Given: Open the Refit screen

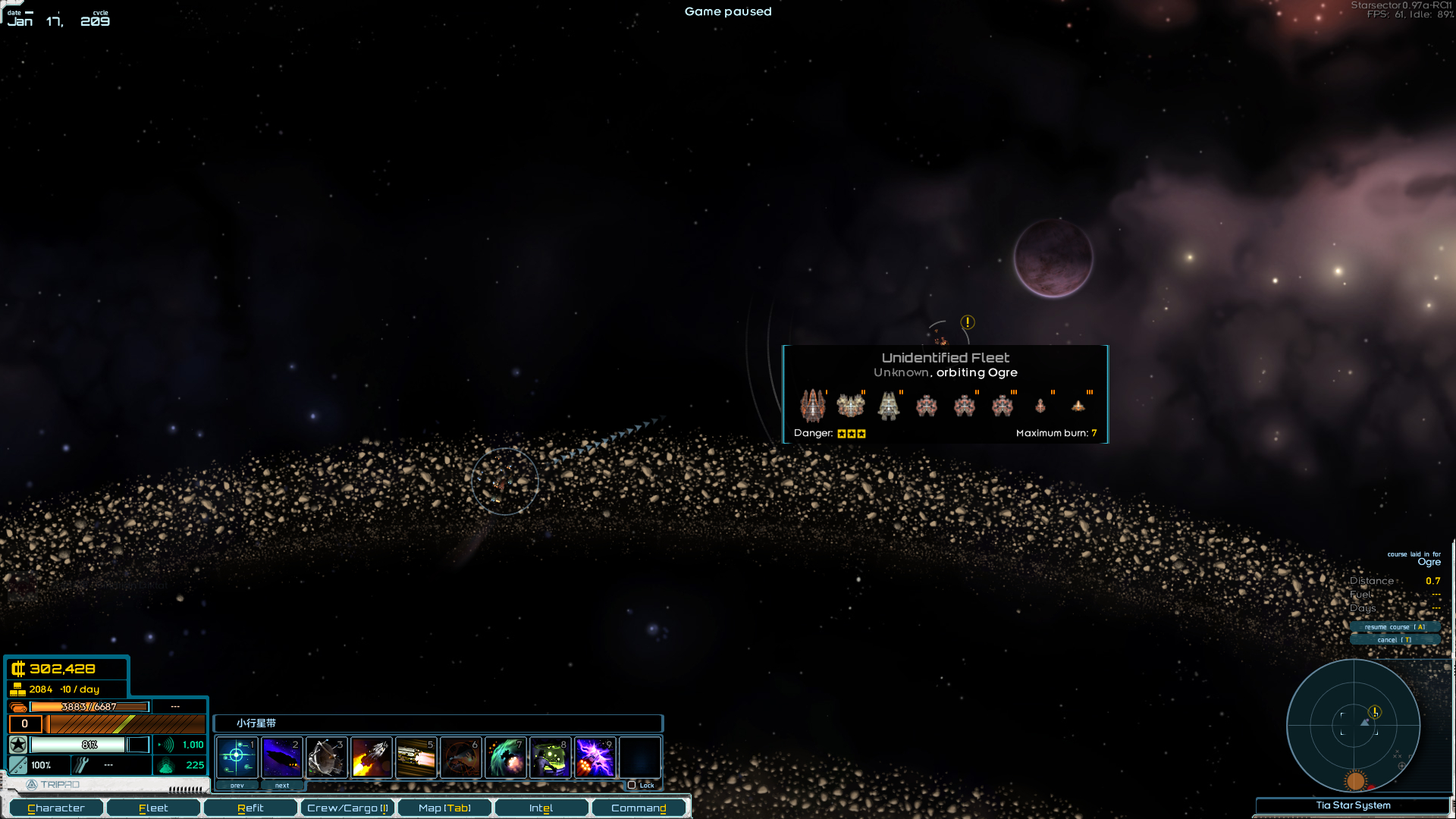Looking at the screenshot, I should pyautogui.click(x=250, y=808).
